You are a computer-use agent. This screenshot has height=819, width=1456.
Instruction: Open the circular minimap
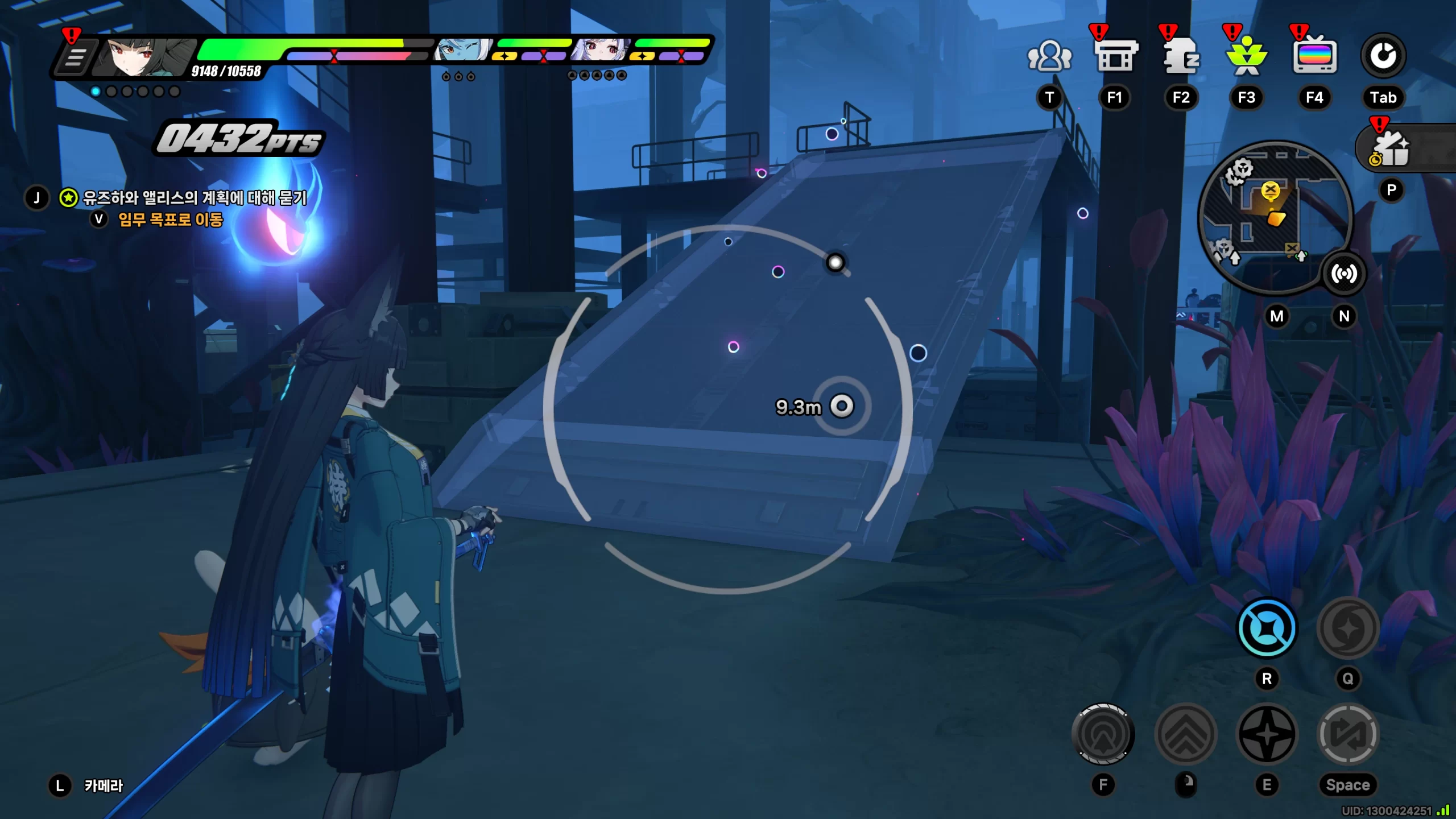[x=1274, y=216]
